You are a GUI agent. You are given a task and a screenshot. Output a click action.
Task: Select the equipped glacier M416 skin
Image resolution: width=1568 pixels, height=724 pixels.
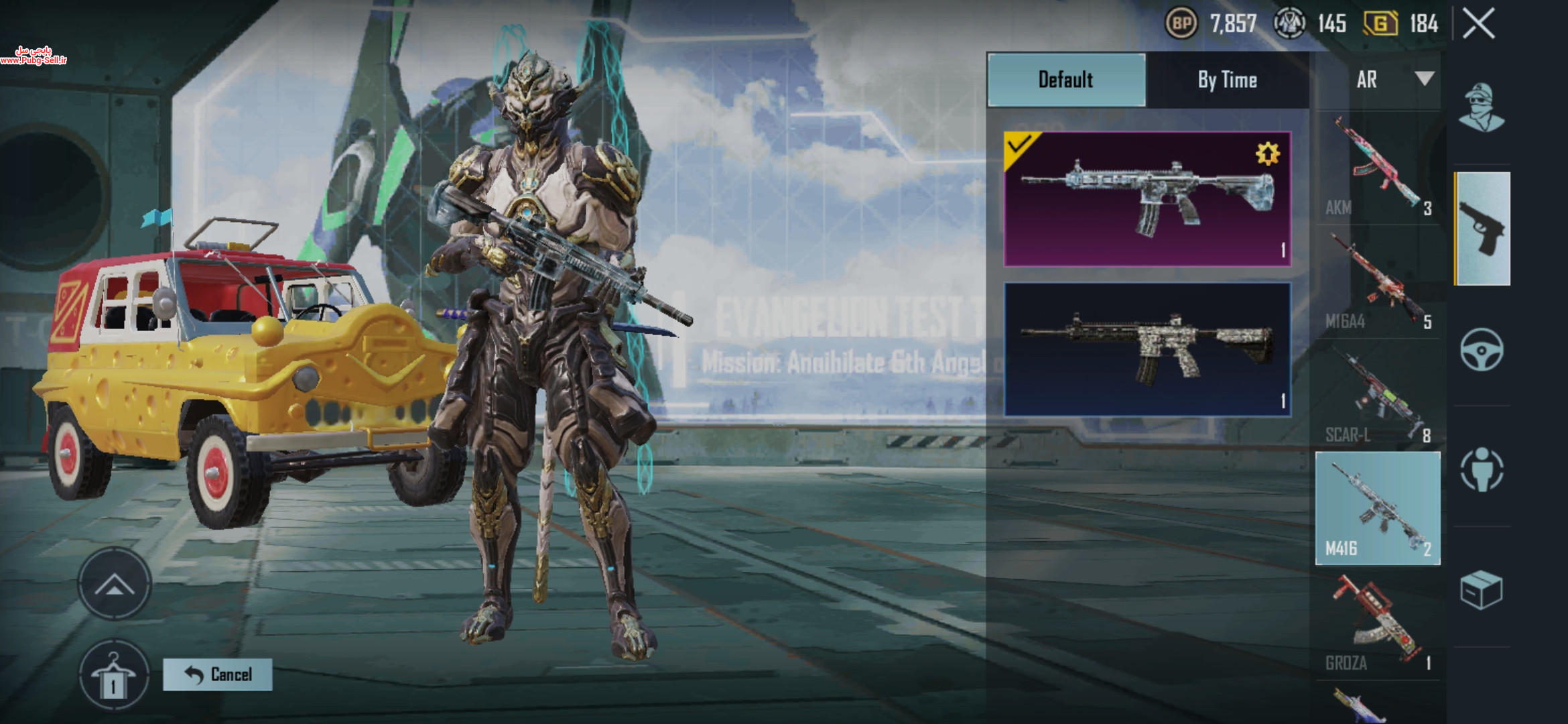click(1147, 199)
